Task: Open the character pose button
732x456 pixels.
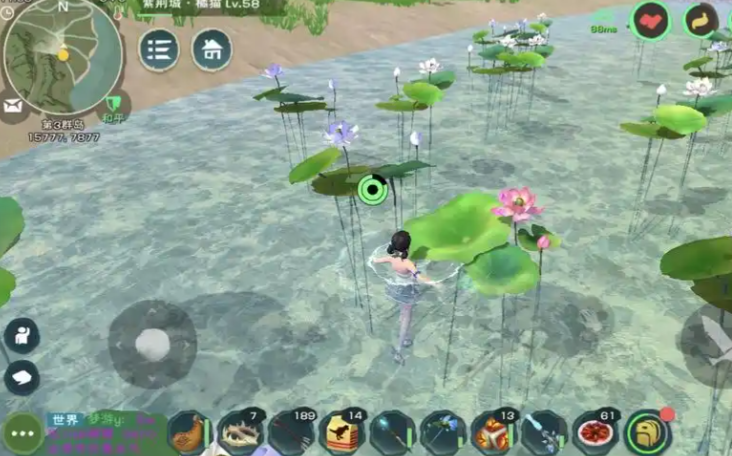Action: (21, 335)
